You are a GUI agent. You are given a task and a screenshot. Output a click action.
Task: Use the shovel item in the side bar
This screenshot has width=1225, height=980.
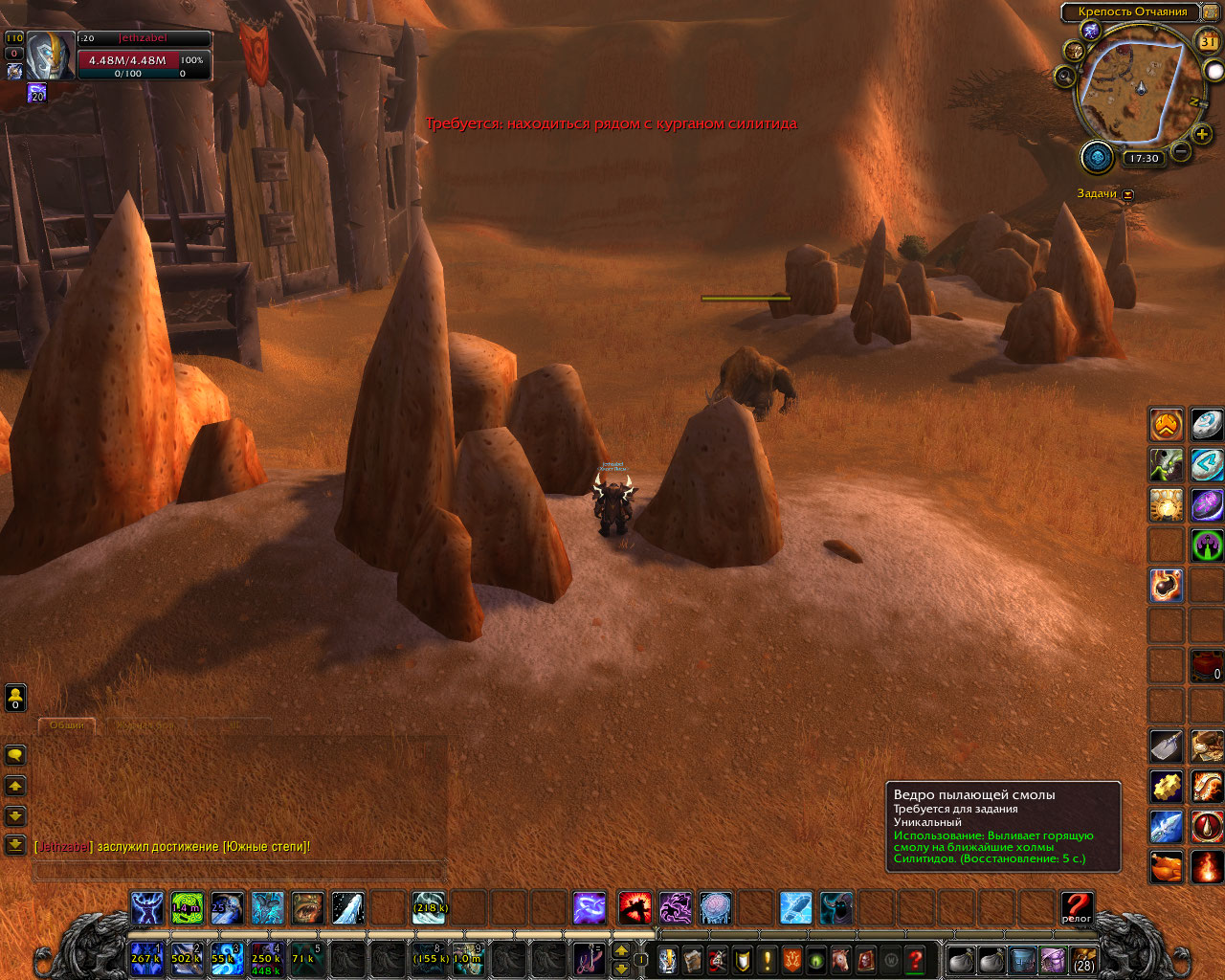click(1166, 746)
